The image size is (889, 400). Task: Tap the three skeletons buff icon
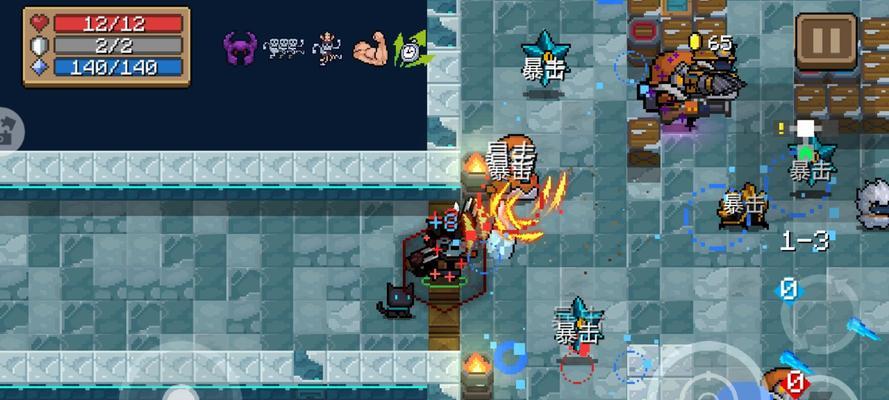[283, 46]
